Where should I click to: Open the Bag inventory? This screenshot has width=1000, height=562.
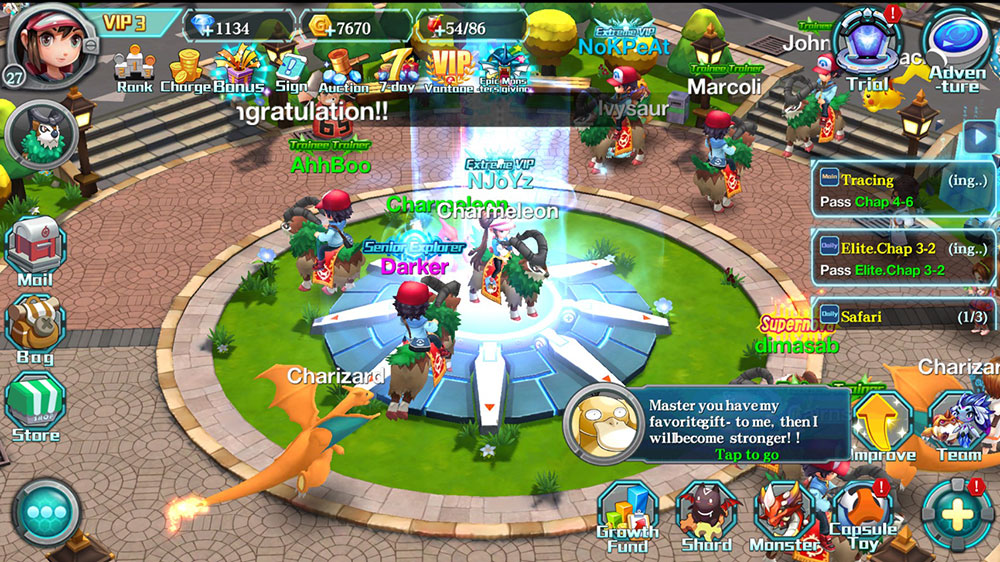tap(35, 329)
